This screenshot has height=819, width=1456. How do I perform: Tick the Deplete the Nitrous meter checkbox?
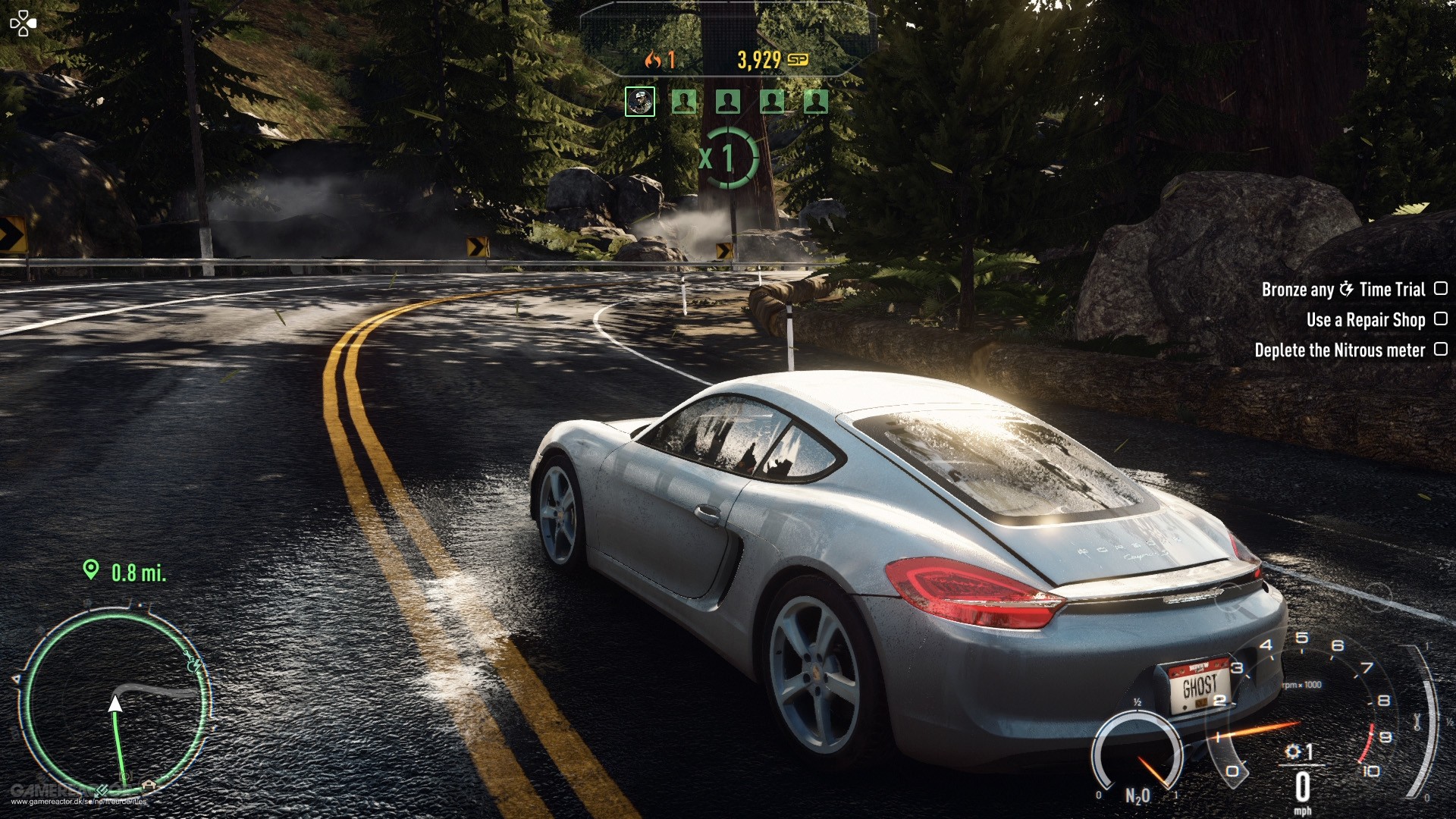[x=1441, y=350]
